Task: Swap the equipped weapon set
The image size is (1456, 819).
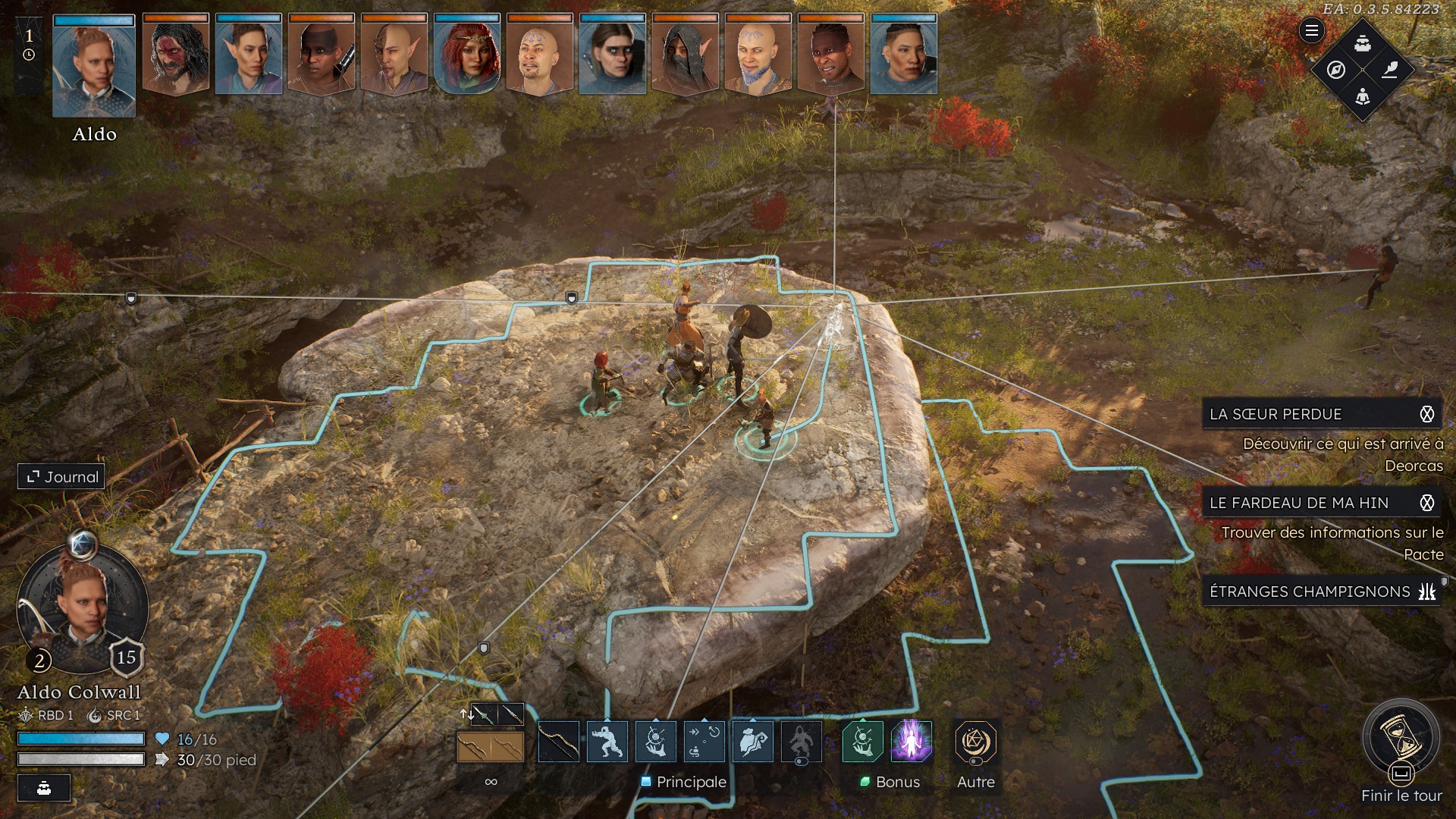Action: (x=466, y=714)
